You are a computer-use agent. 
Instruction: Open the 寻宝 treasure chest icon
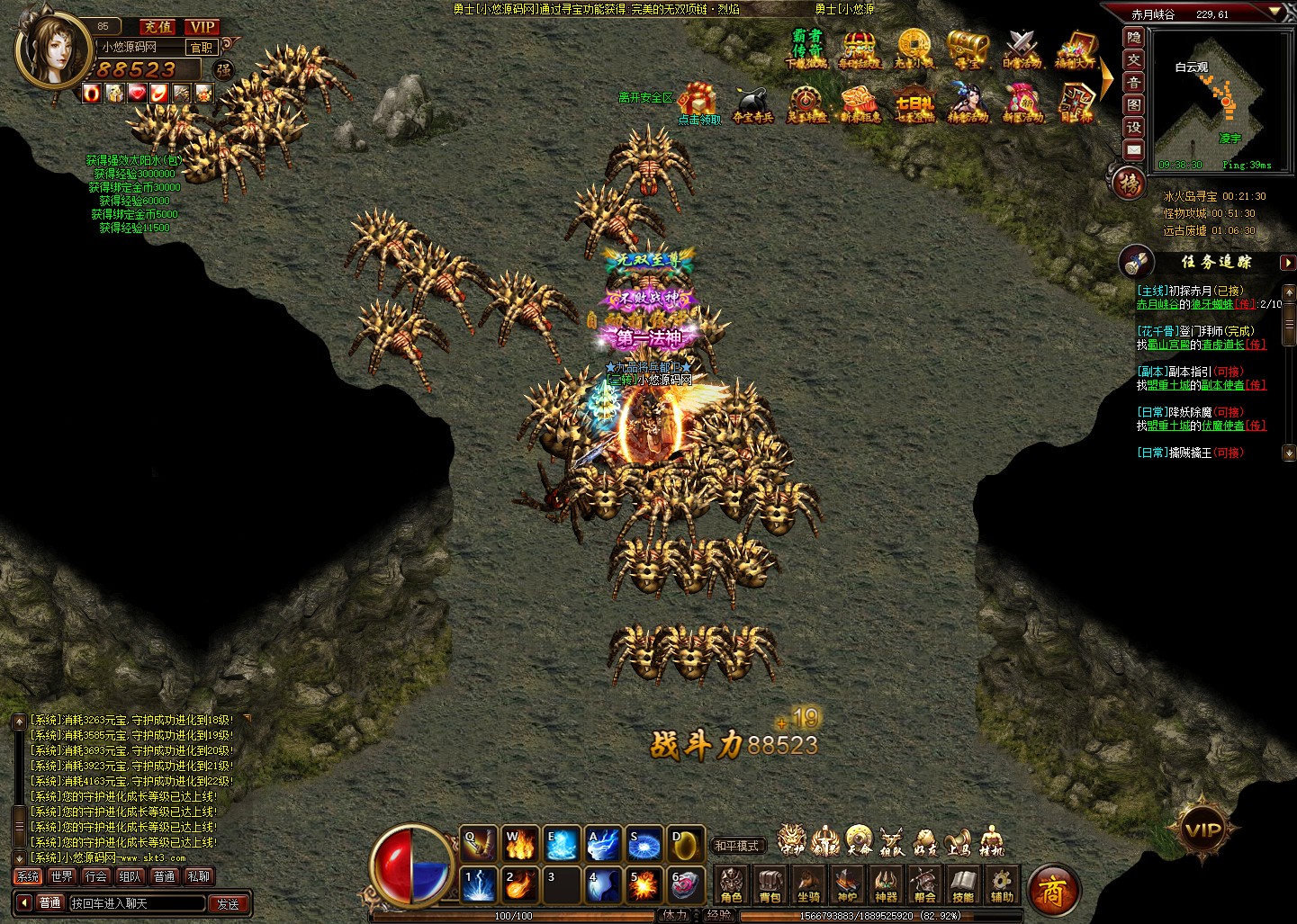(x=968, y=49)
